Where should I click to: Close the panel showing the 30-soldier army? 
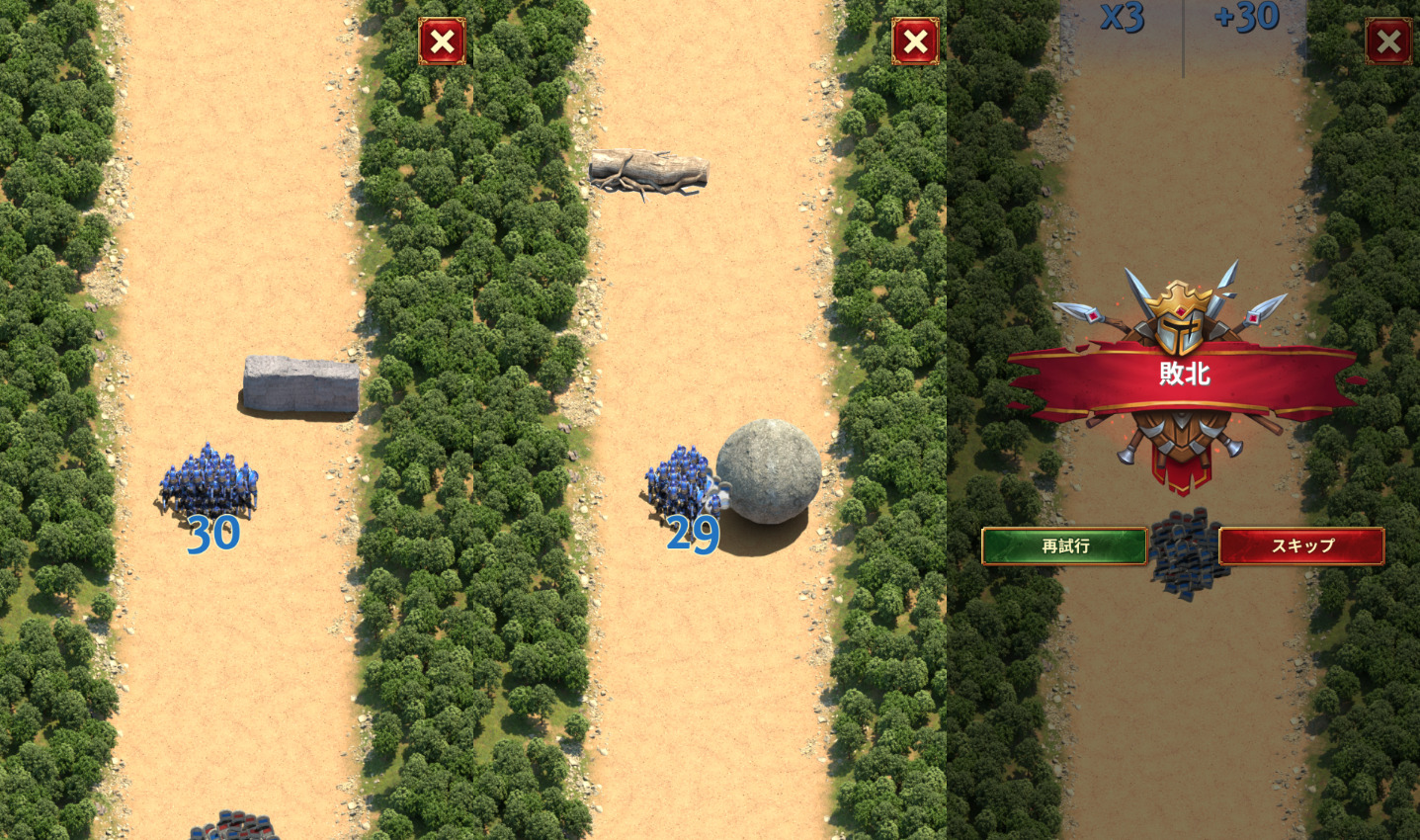[x=442, y=42]
